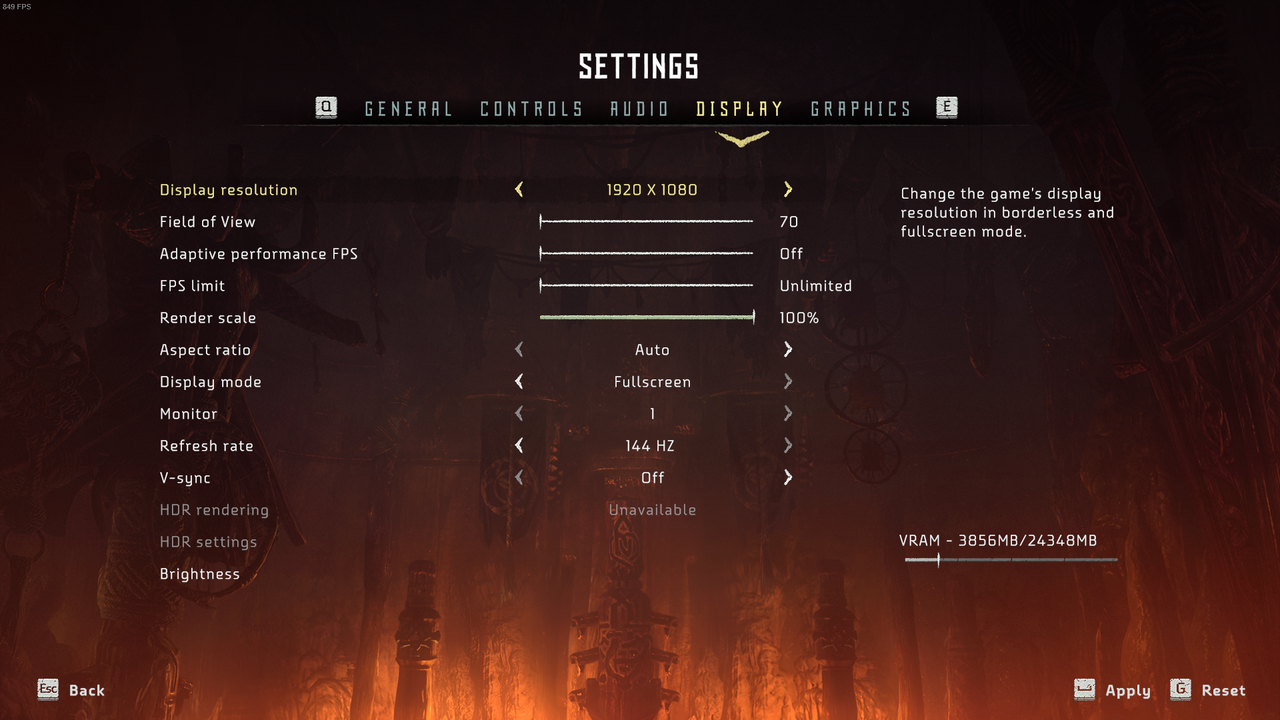Screen dimensions: 1280x720
Task: Click the Q key icon beside the tabs
Action: point(326,107)
